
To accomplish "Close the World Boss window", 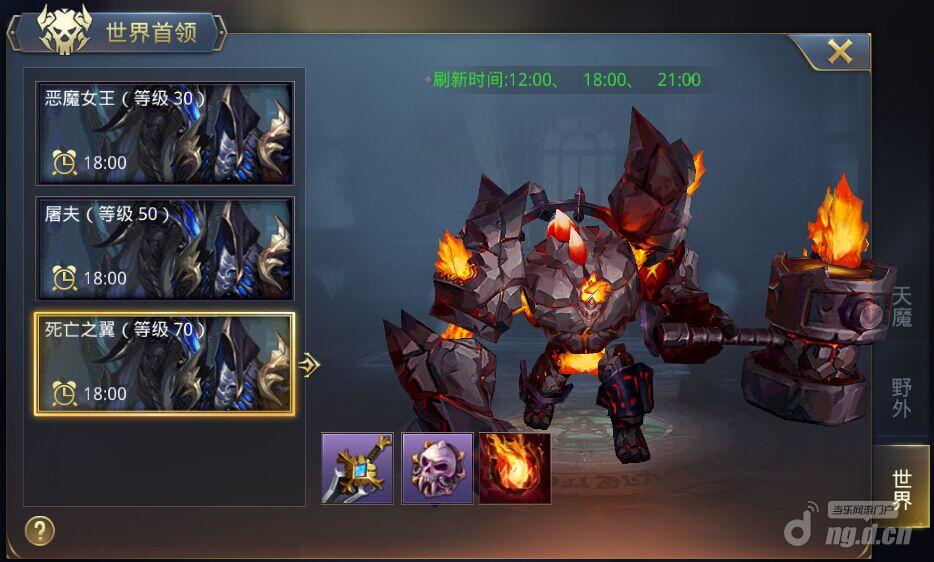I will pyautogui.click(x=839, y=52).
